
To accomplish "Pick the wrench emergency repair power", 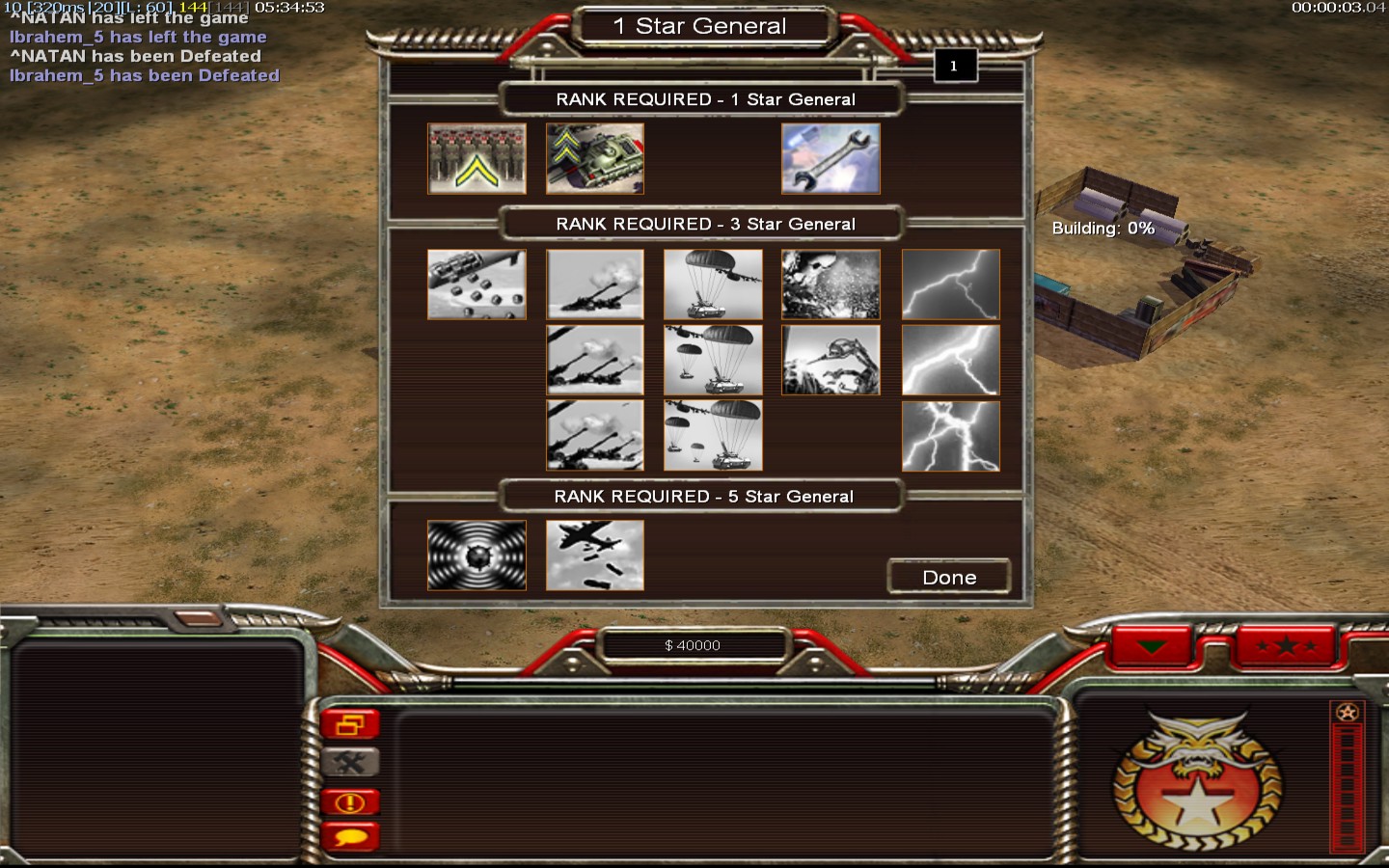I will click(x=831, y=158).
